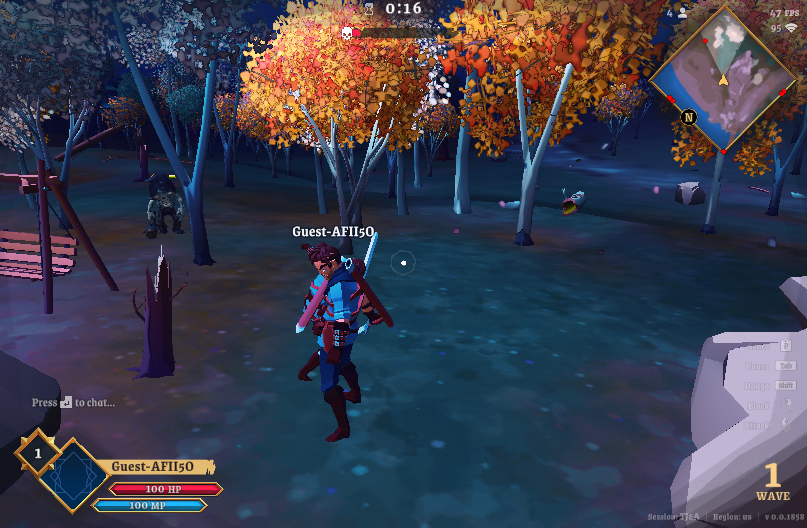807x528 pixels.
Task: Click the Guest-AFII5O name banner
Action: [x=157, y=467]
